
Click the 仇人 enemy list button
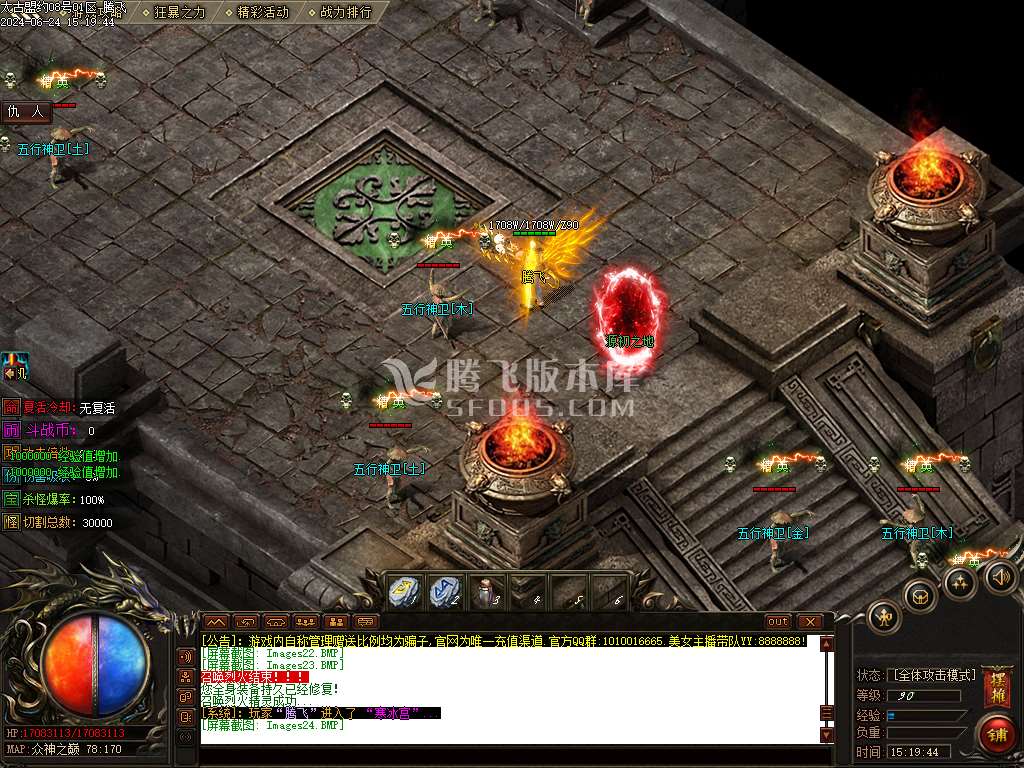click(x=27, y=112)
